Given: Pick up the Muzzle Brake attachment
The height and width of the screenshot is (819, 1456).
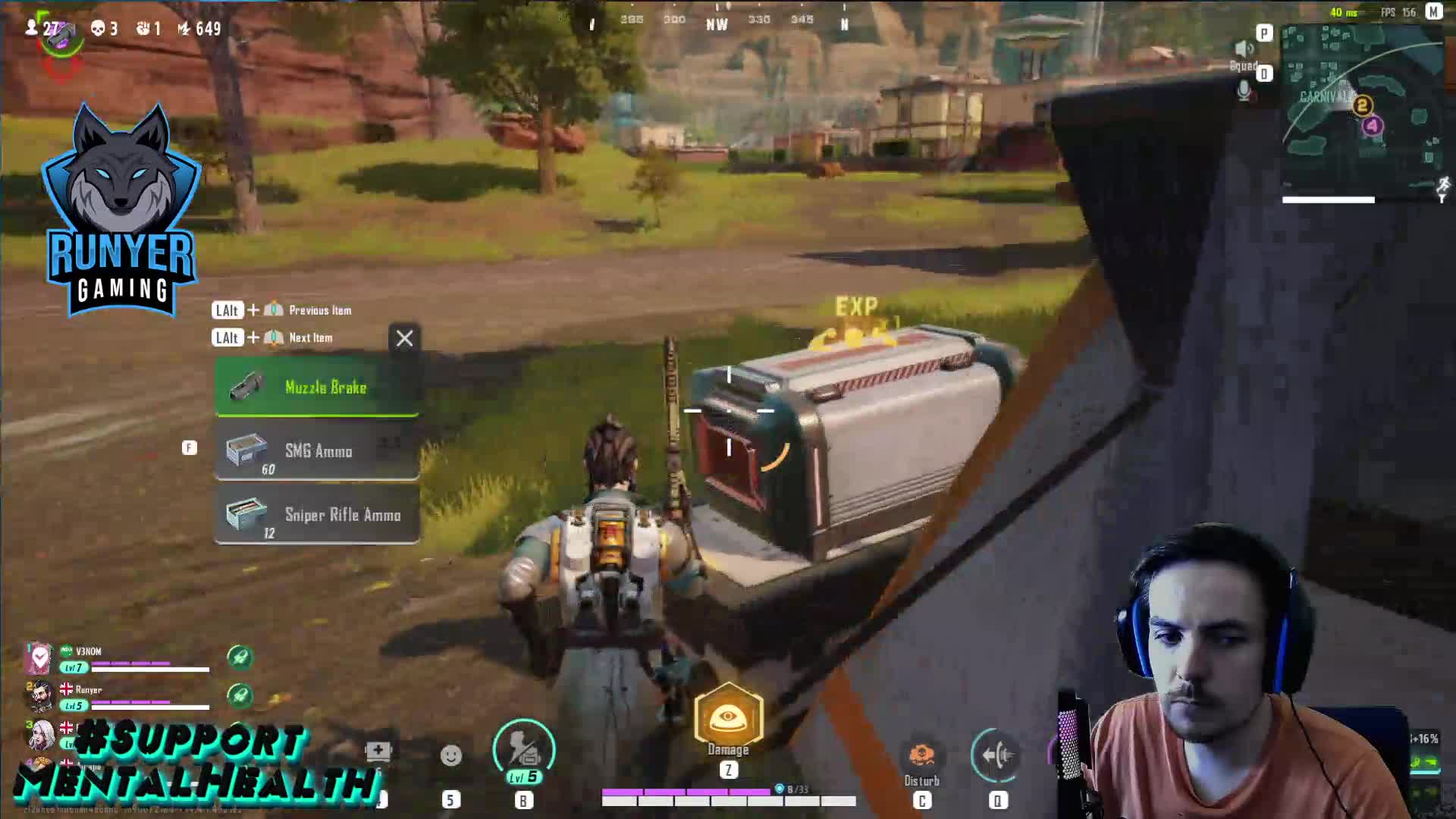Looking at the screenshot, I should pyautogui.click(x=317, y=388).
